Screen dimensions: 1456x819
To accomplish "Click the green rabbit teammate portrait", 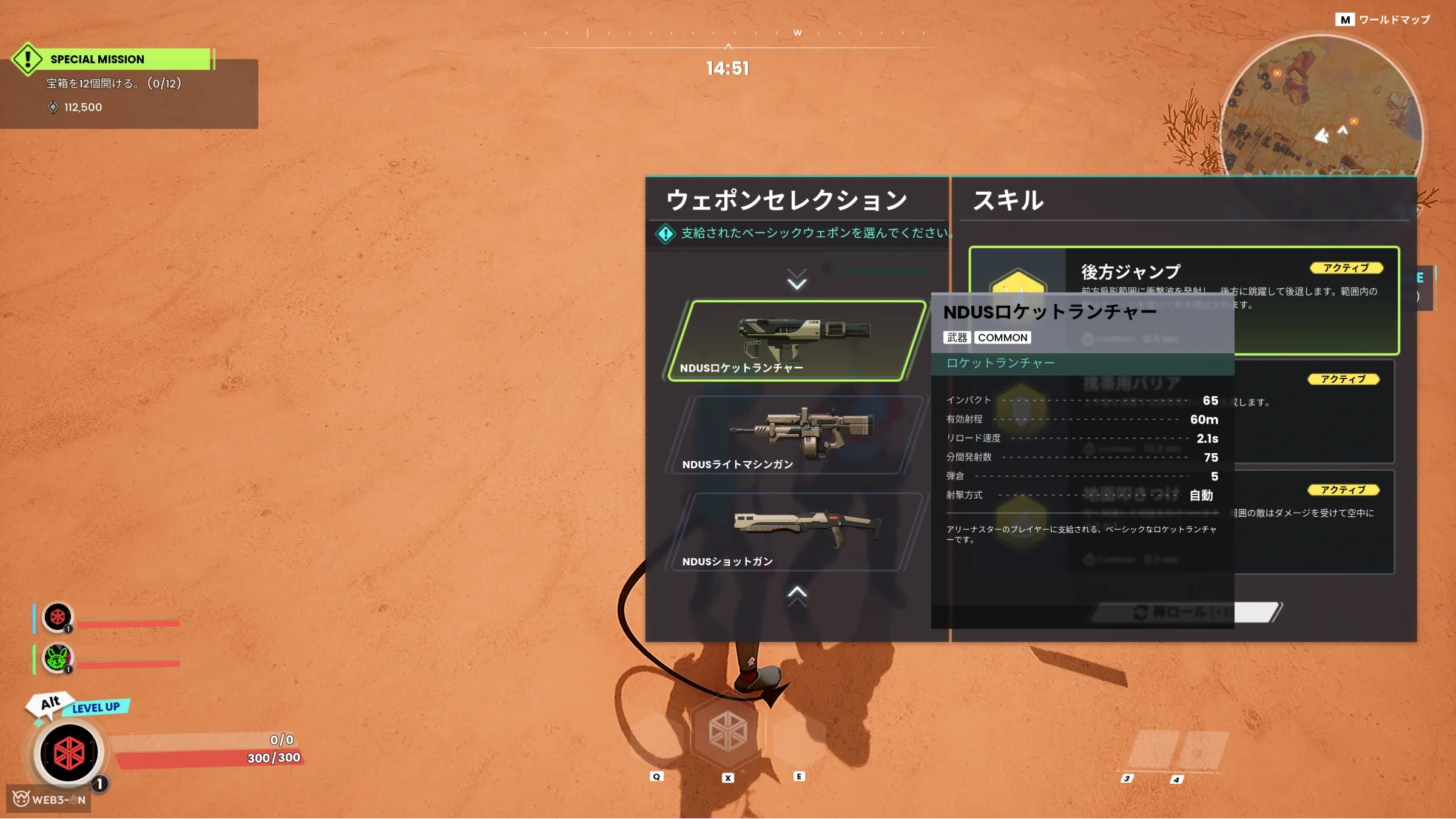I will tap(58, 658).
